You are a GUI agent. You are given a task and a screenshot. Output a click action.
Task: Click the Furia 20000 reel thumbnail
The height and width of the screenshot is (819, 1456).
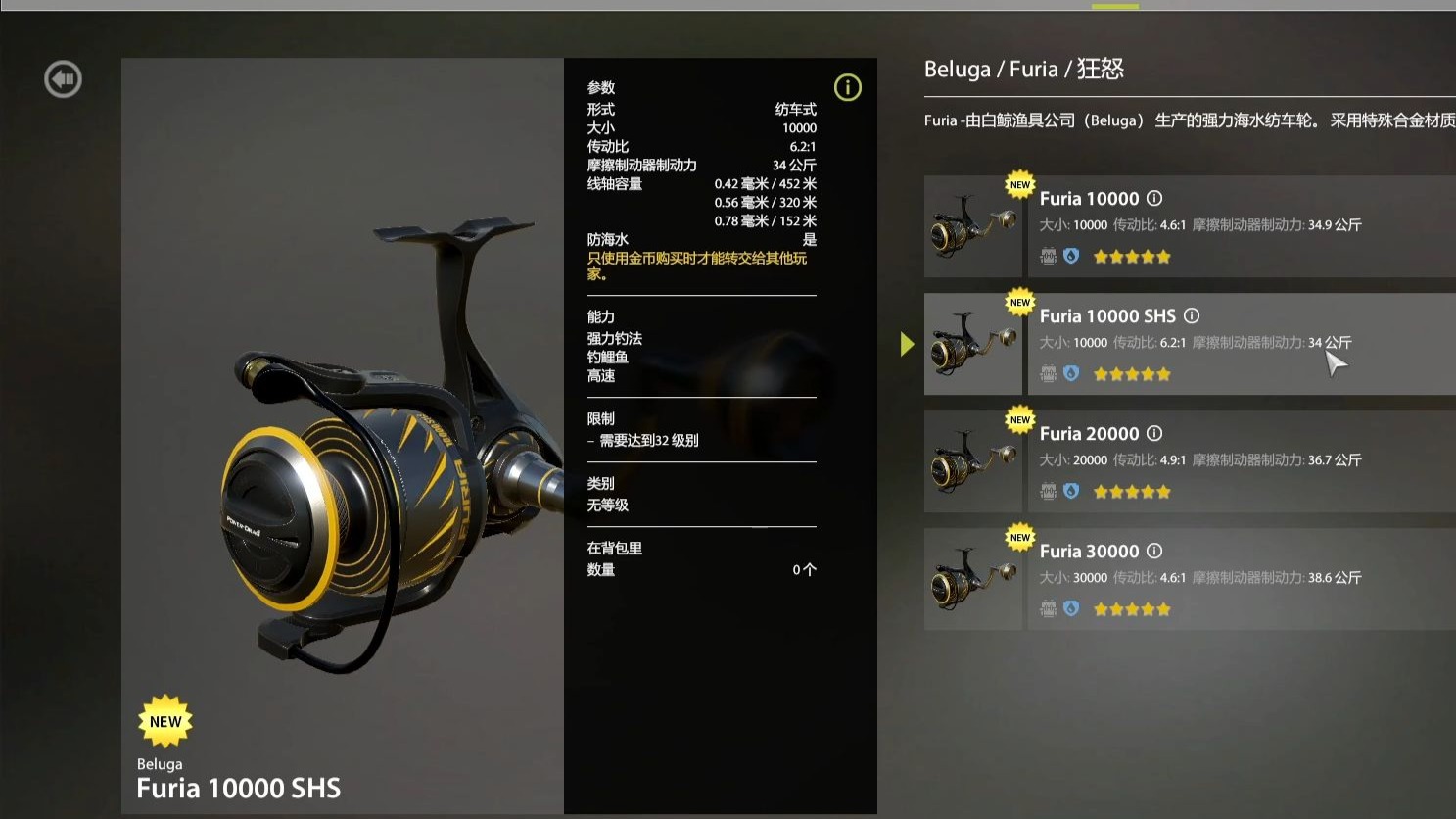(x=973, y=462)
